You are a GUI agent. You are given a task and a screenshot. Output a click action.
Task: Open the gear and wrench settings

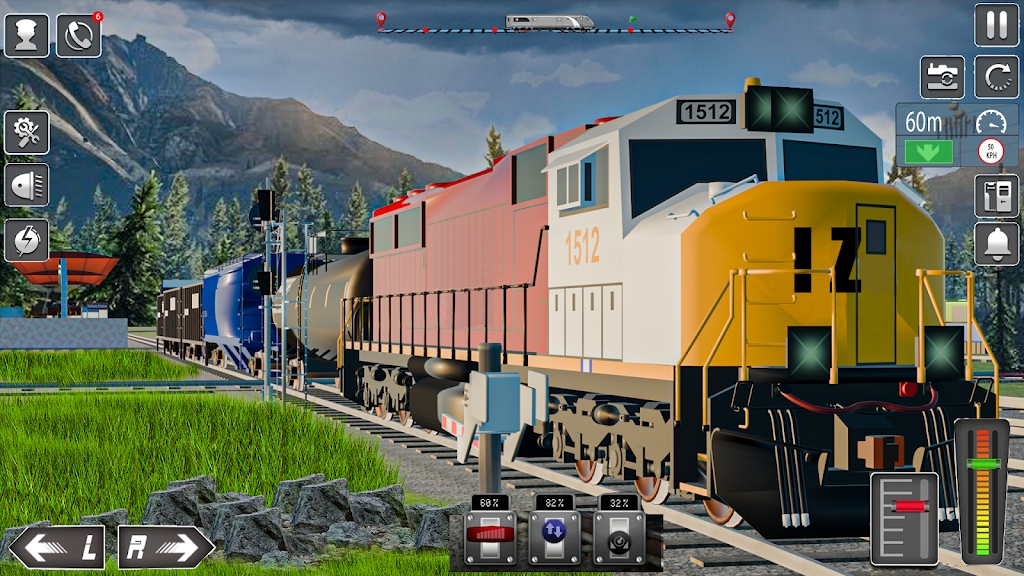click(26, 132)
